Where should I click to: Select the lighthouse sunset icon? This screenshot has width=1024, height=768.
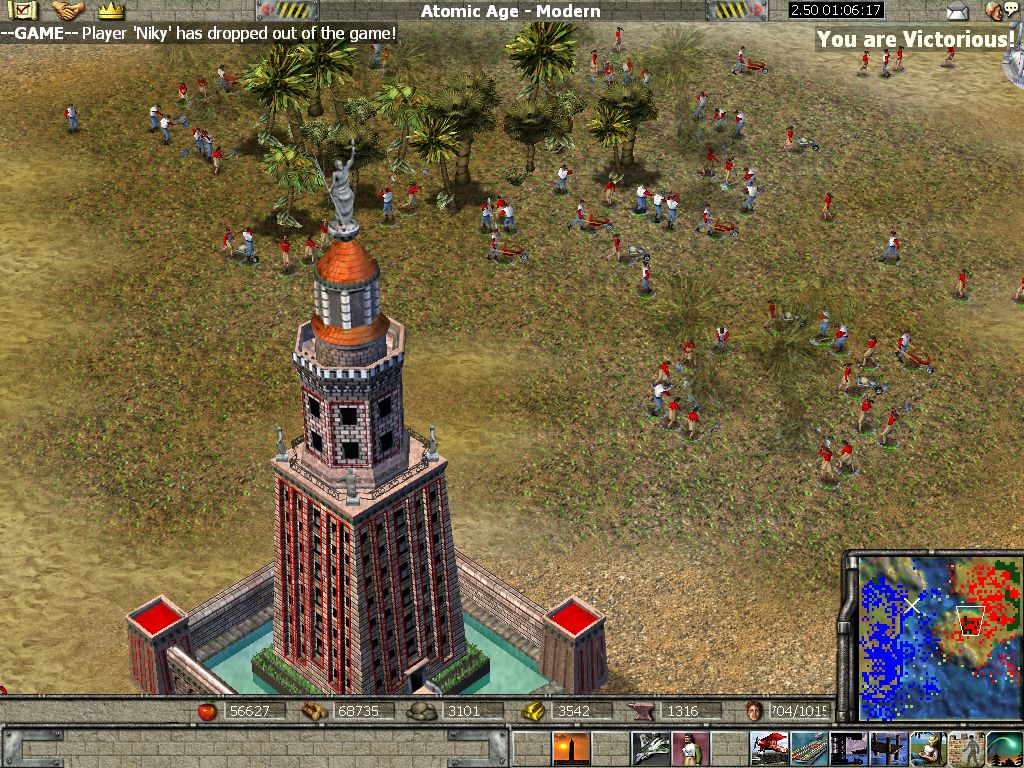click(571, 748)
